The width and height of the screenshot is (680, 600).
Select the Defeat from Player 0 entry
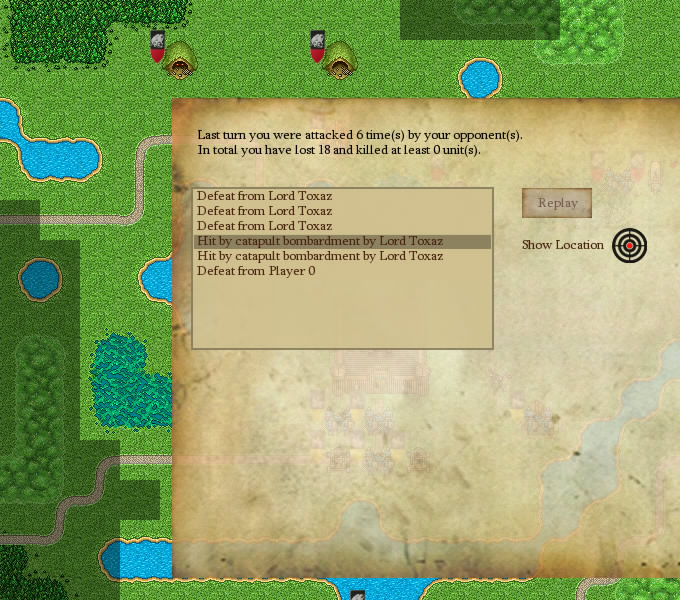[x=256, y=271]
